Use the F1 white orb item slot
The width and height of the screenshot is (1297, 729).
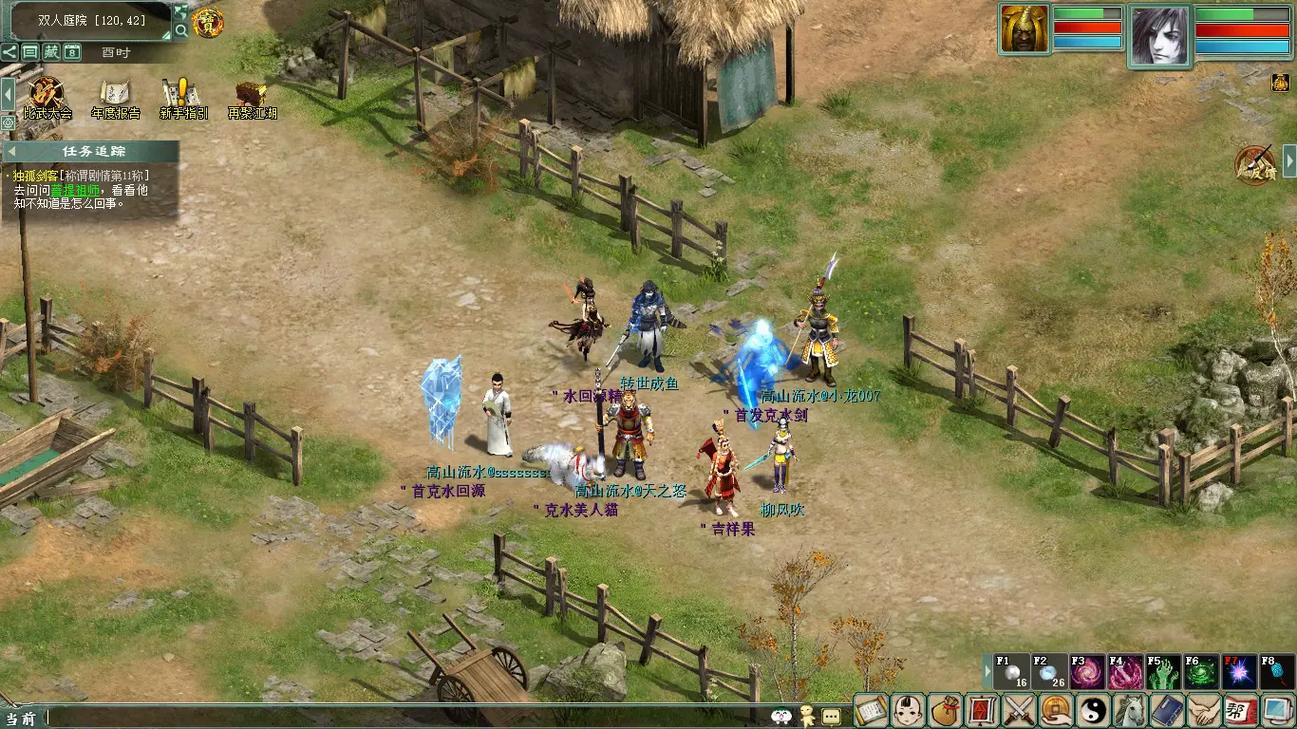(1010, 672)
